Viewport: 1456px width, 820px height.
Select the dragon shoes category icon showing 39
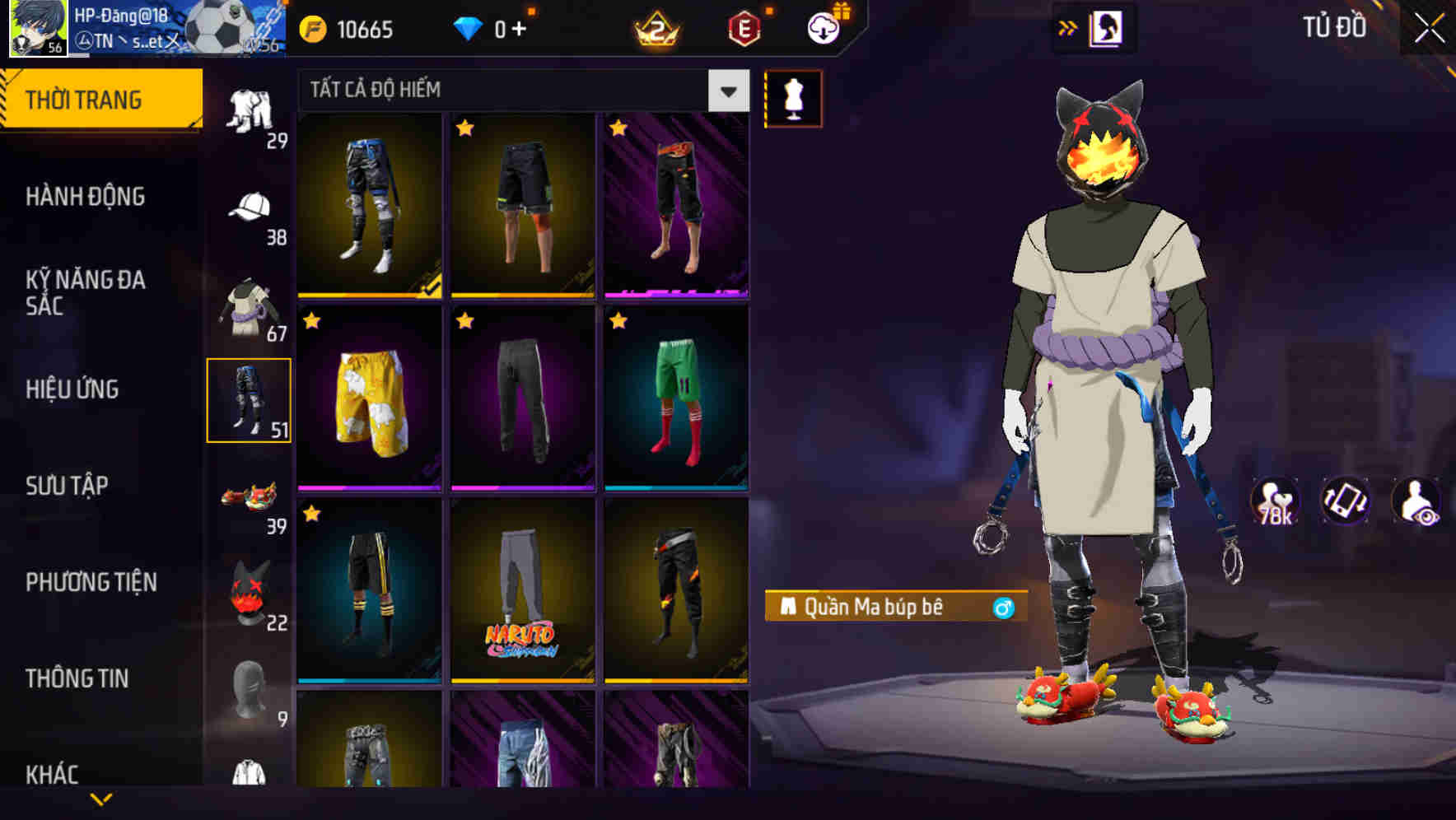click(x=247, y=496)
